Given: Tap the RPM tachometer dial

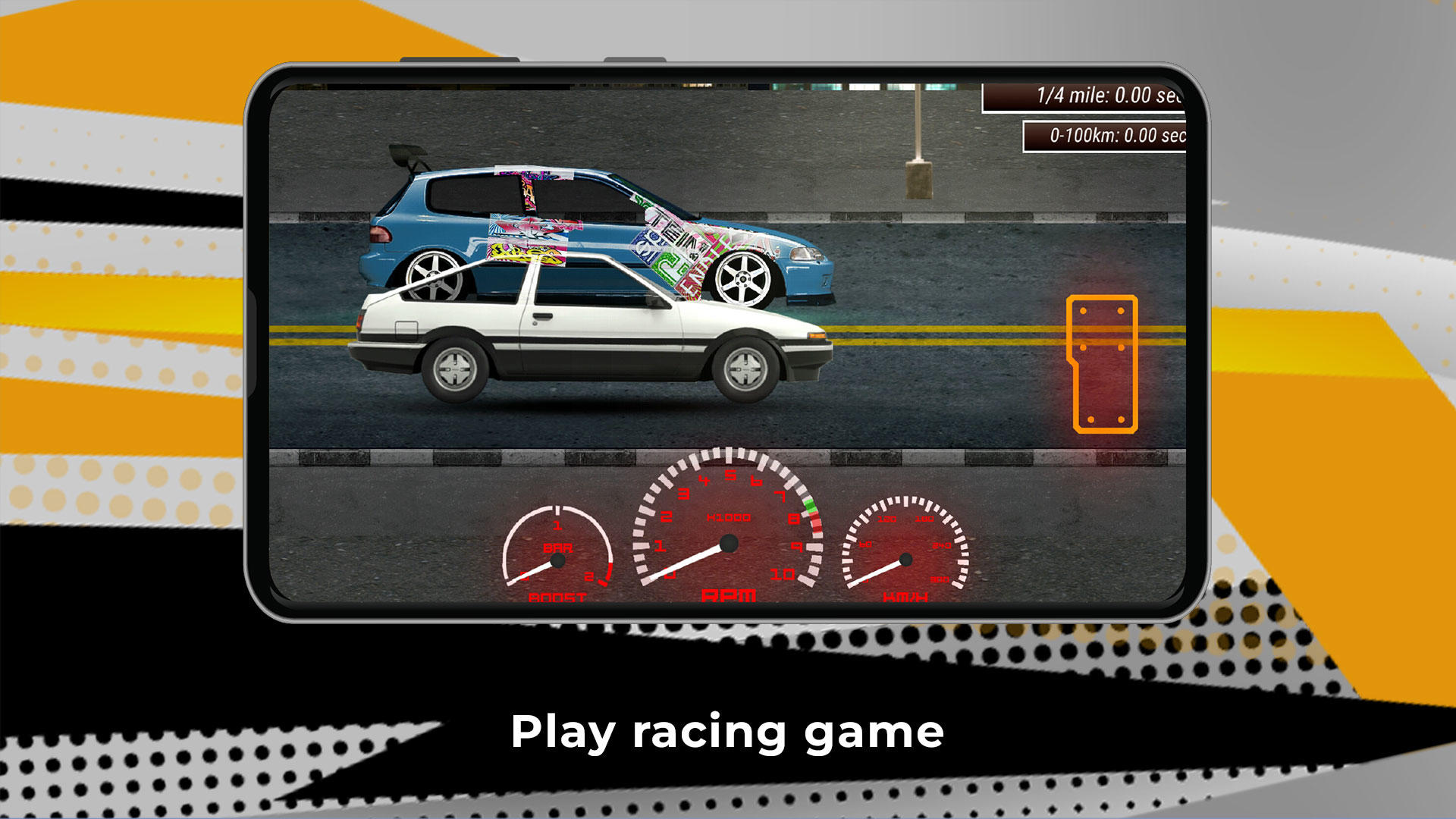Looking at the screenshot, I should [x=730, y=531].
